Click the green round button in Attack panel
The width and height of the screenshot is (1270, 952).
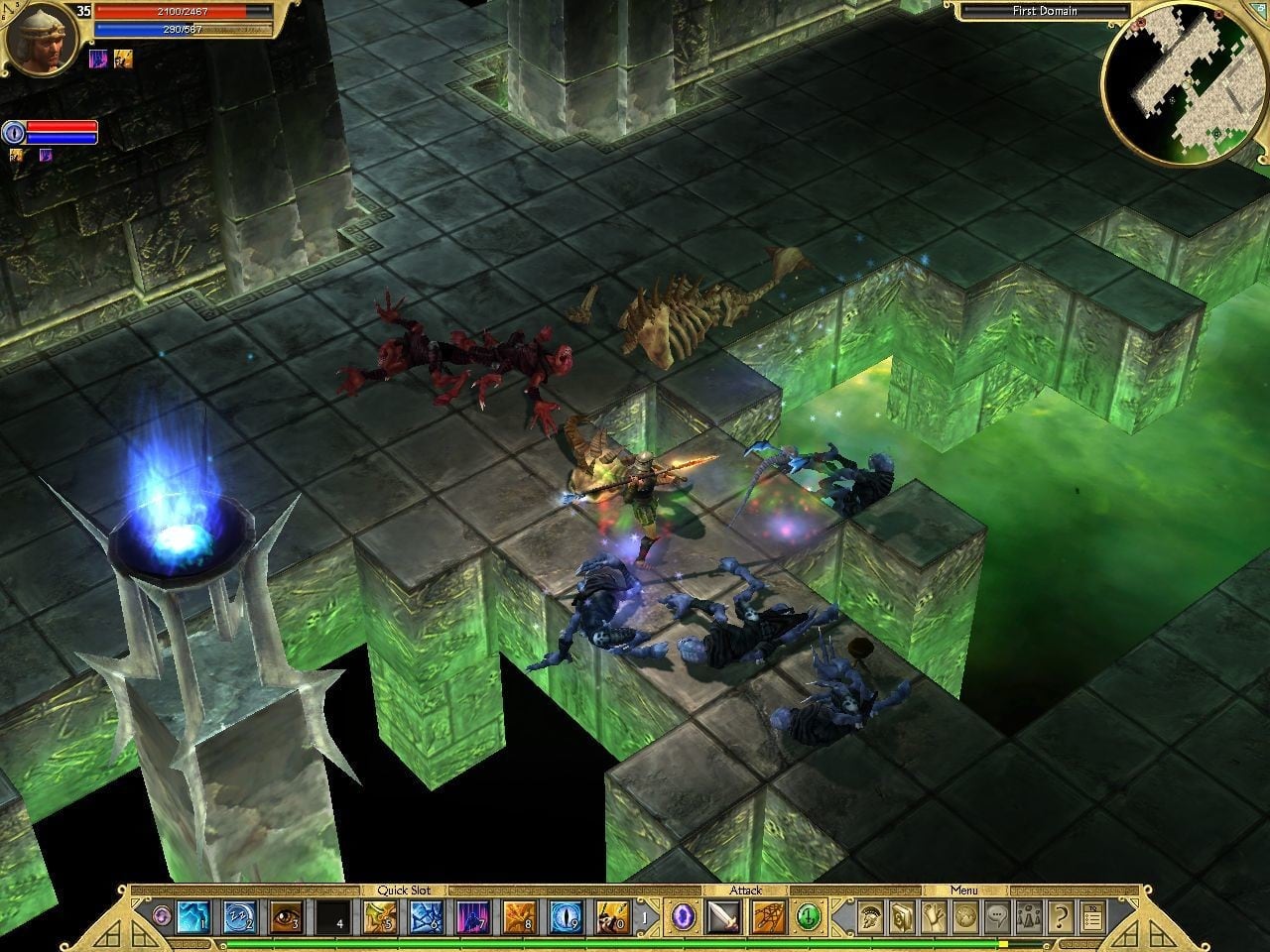pyautogui.click(x=810, y=917)
